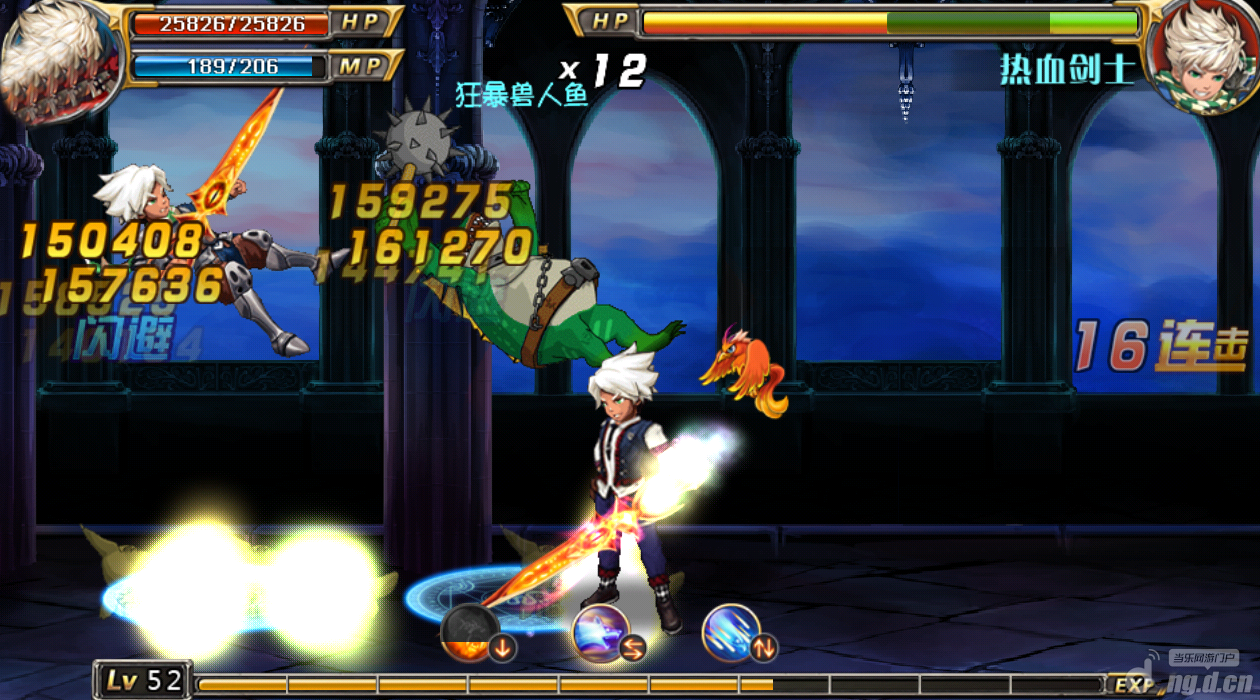Screen dimensions: 1260x700
Task: Tap the player character portrait
Action: (58, 60)
